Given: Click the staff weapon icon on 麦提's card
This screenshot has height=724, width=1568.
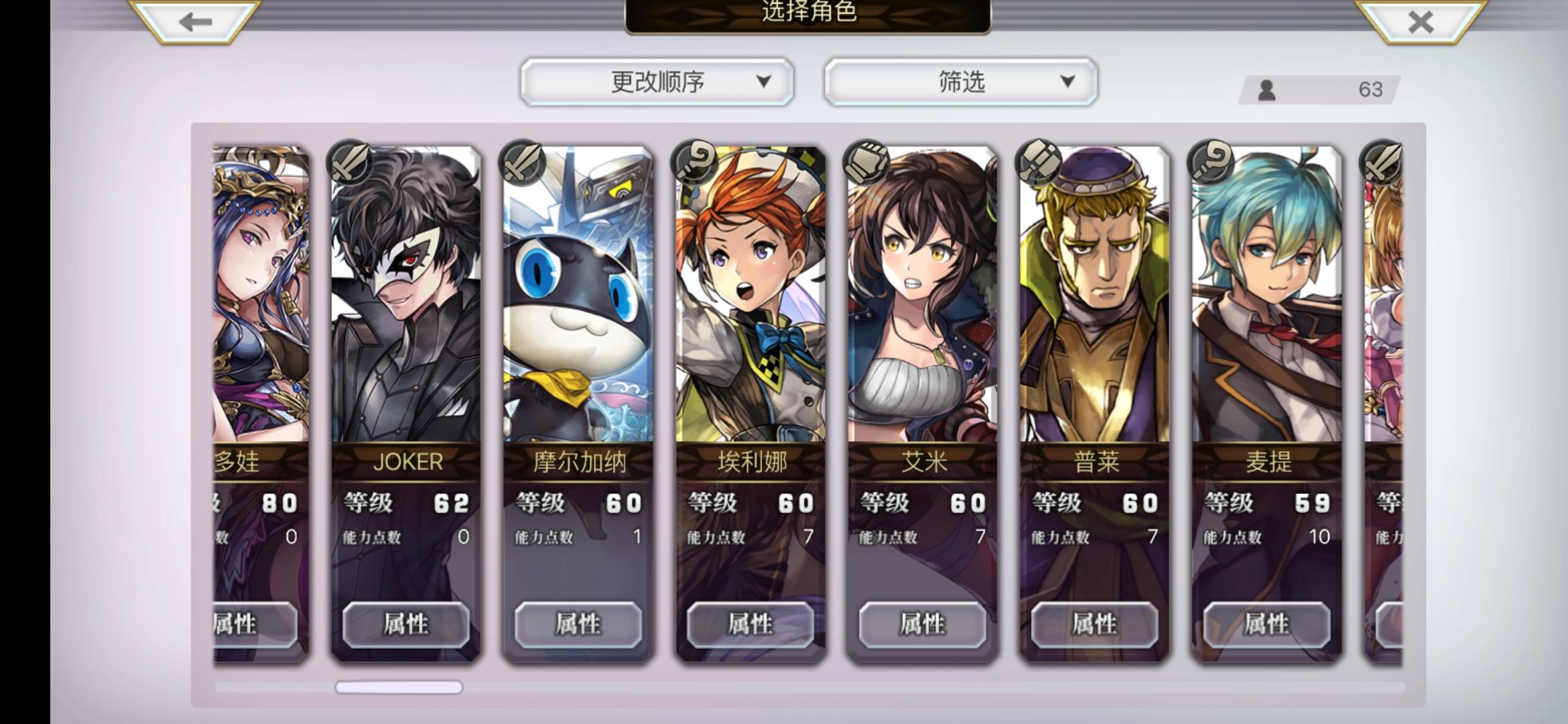Looking at the screenshot, I should pyautogui.click(x=1212, y=161).
